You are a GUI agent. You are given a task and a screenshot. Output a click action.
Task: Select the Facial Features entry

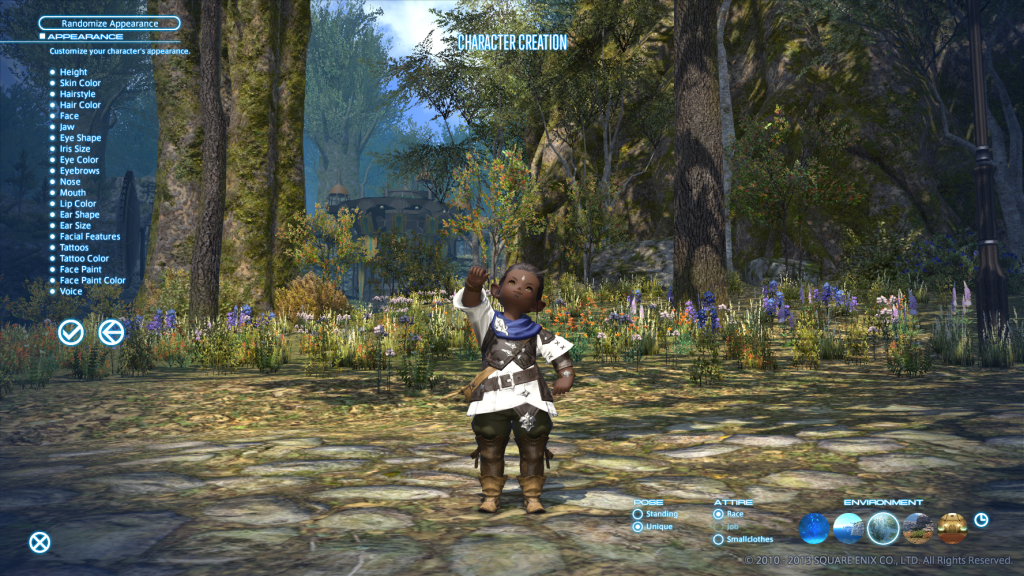[x=89, y=237]
